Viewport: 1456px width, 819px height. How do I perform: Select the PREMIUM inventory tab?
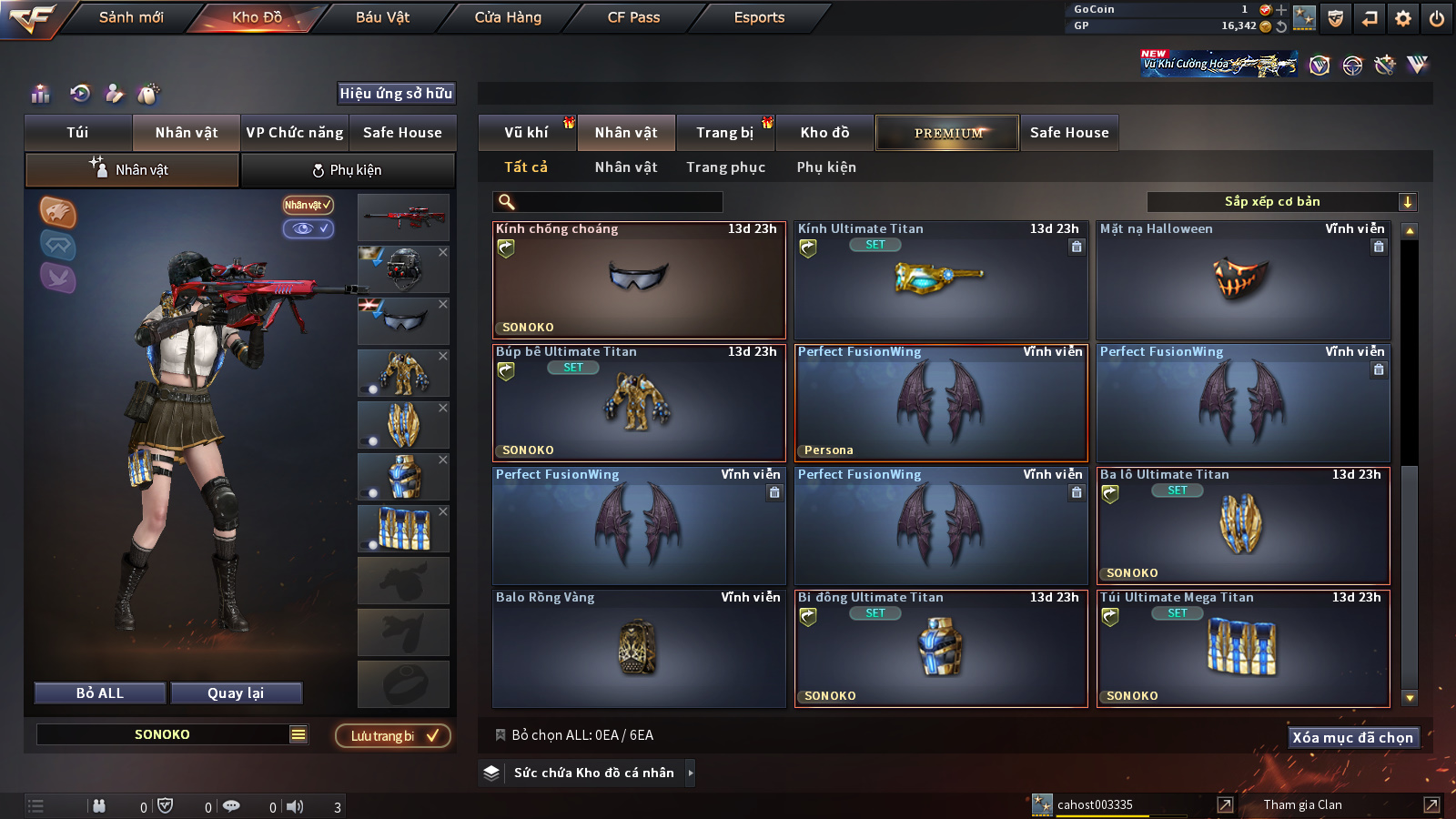tap(948, 133)
